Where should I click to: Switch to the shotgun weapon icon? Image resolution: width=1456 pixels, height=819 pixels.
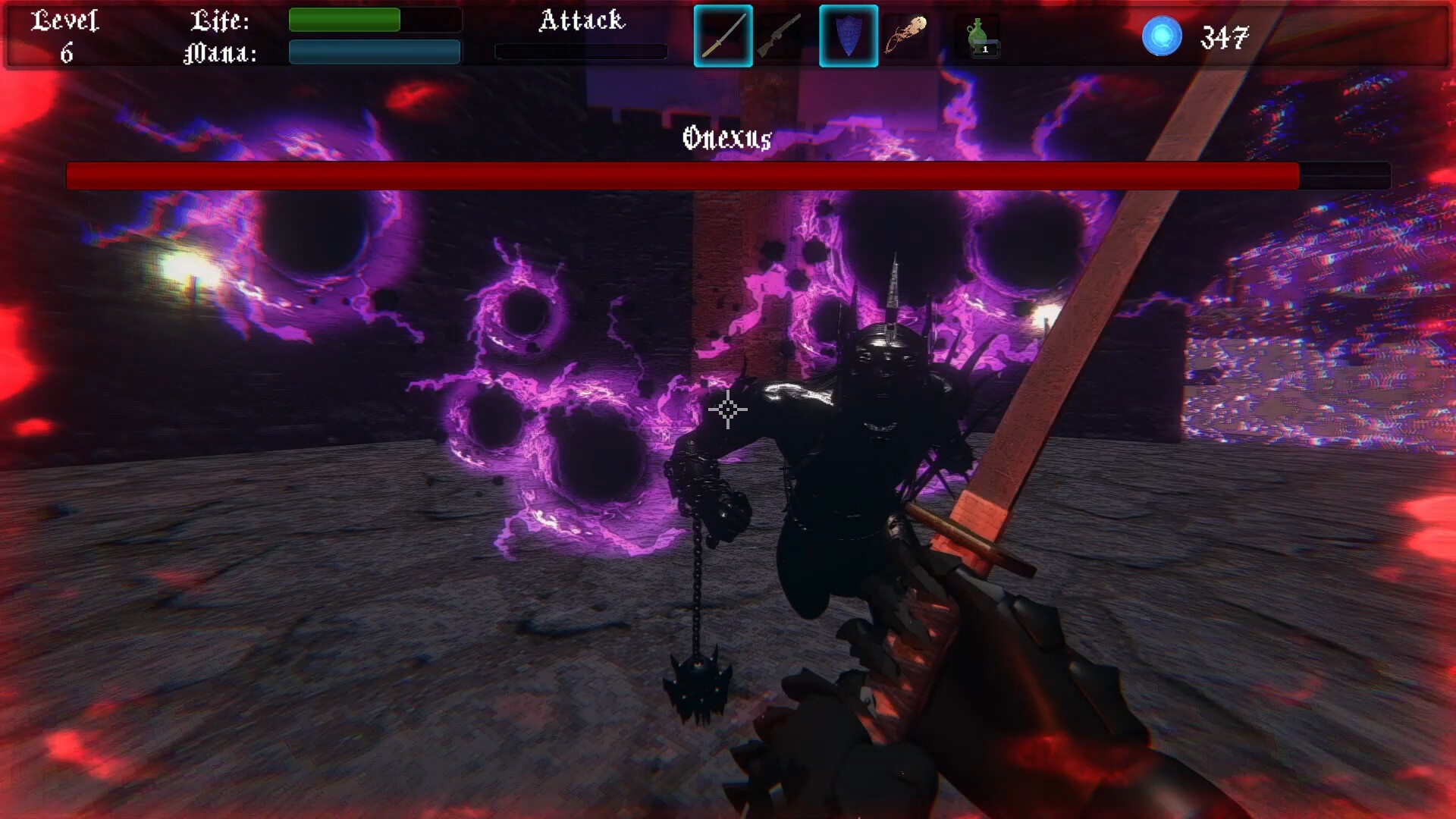coord(781,35)
